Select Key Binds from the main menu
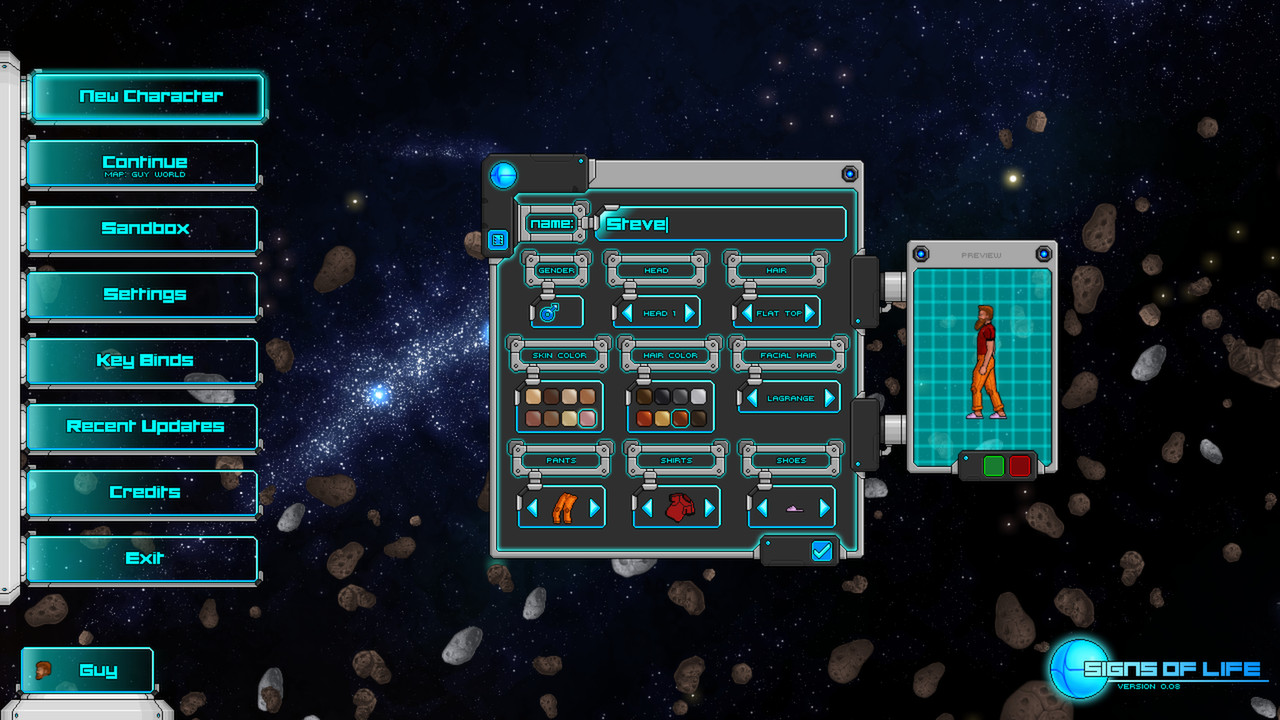The image size is (1280, 720). click(x=143, y=360)
